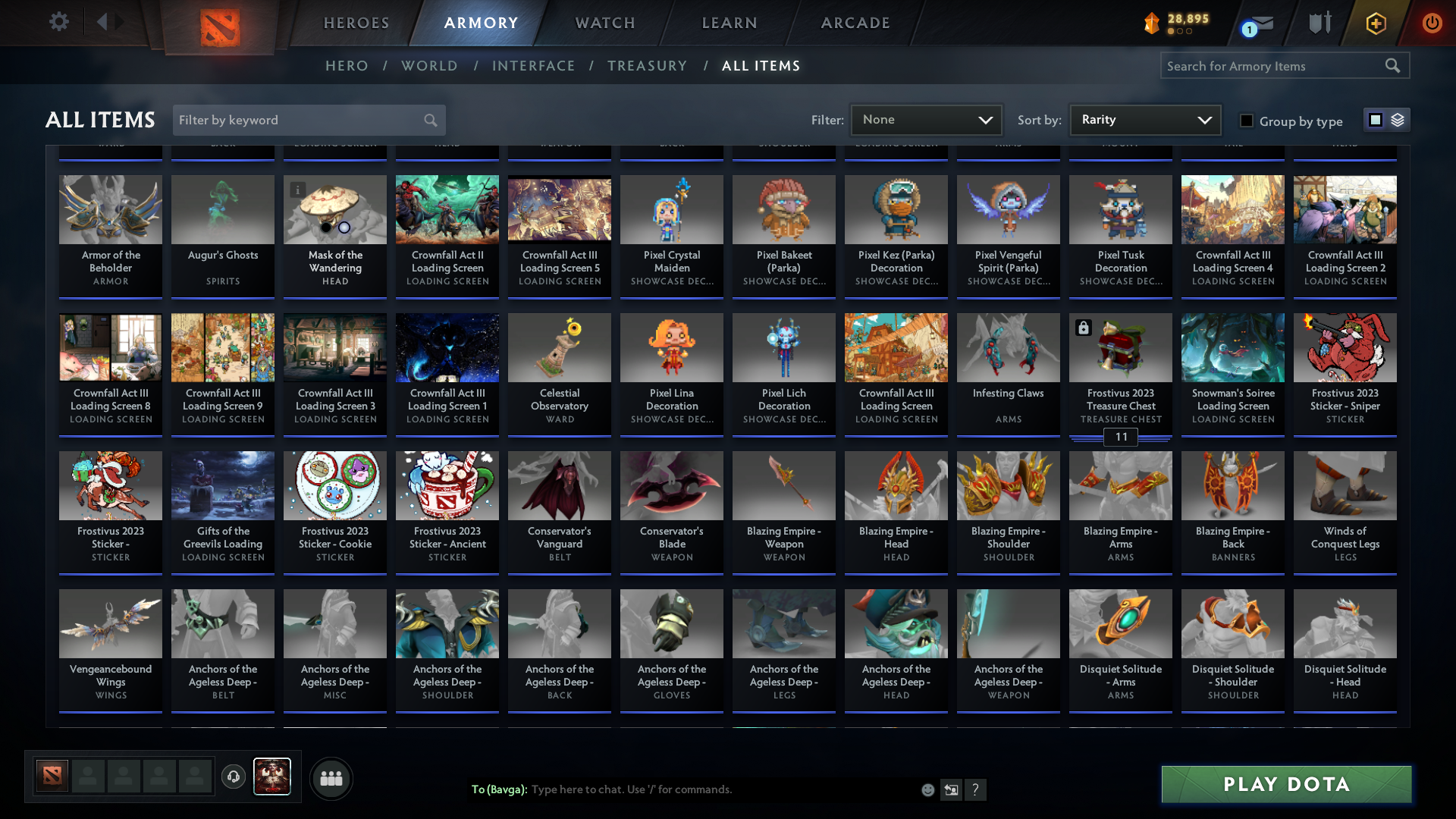Enable the Group by type checkbox

tap(1246, 120)
